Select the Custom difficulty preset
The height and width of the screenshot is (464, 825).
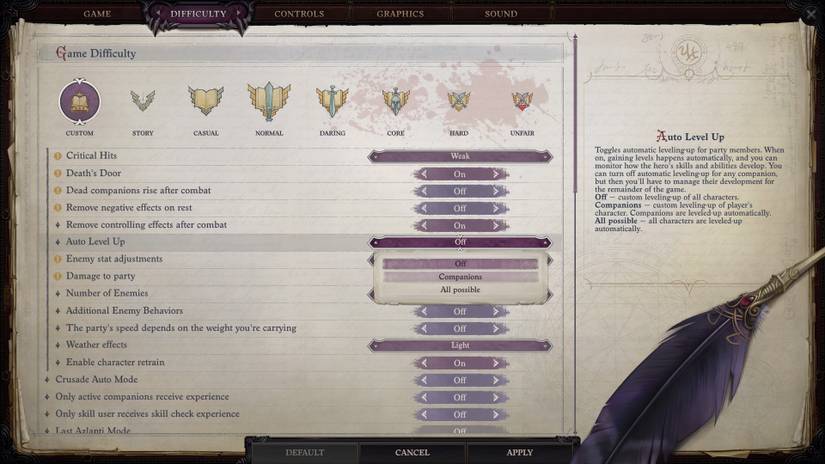80,102
